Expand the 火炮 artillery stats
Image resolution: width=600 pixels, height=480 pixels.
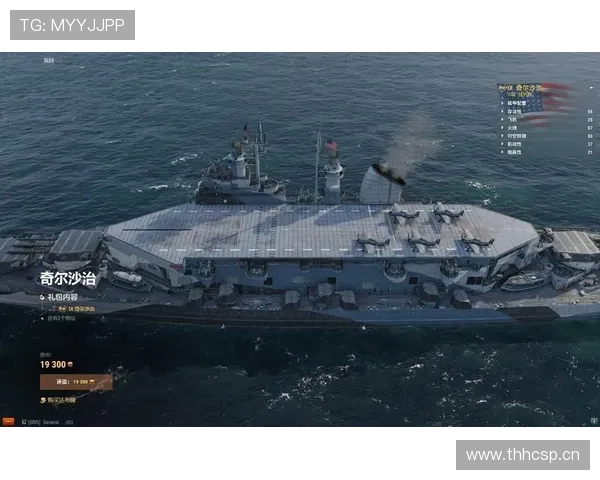point(514,127)
